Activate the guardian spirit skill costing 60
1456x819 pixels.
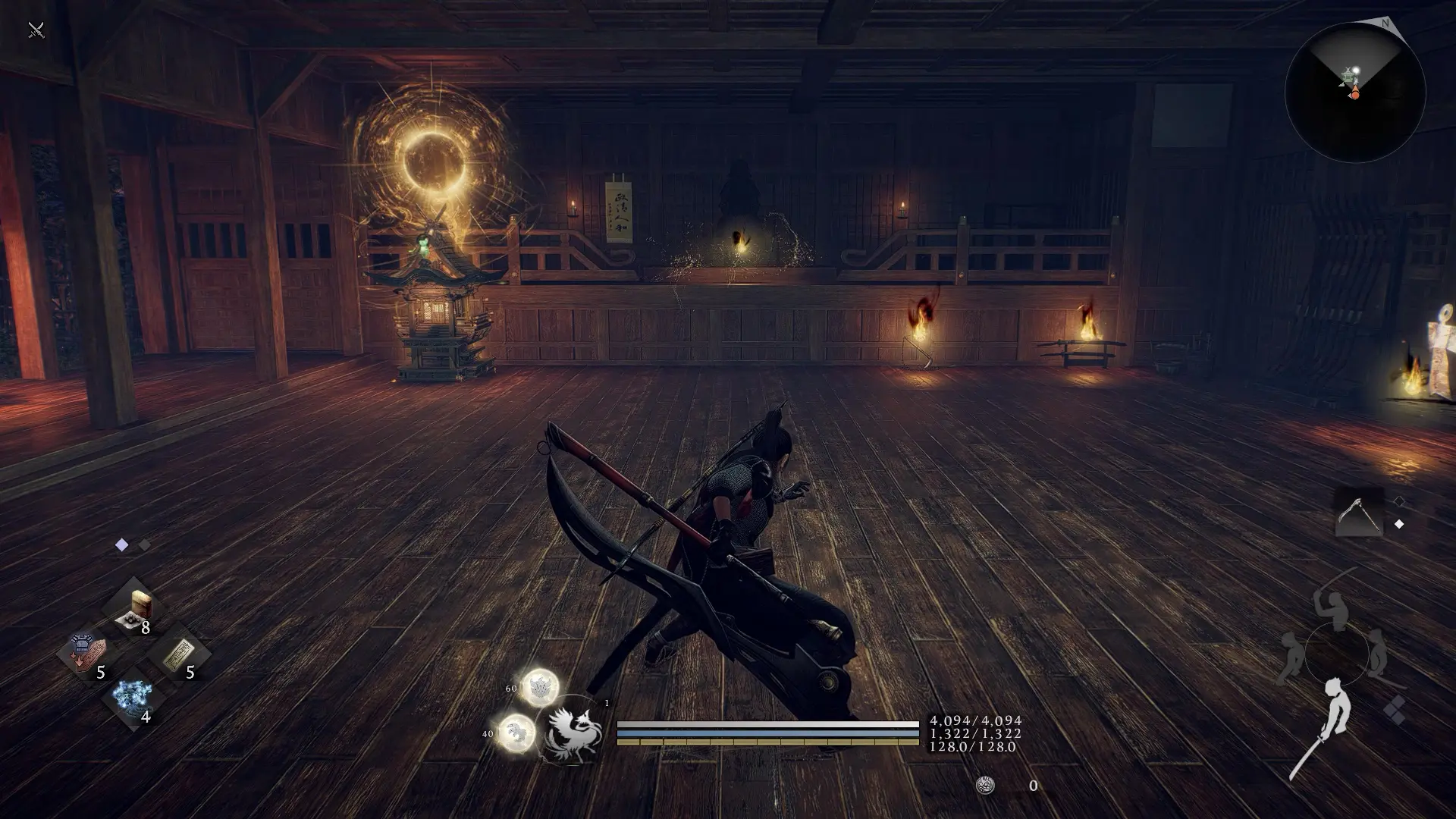540,687
